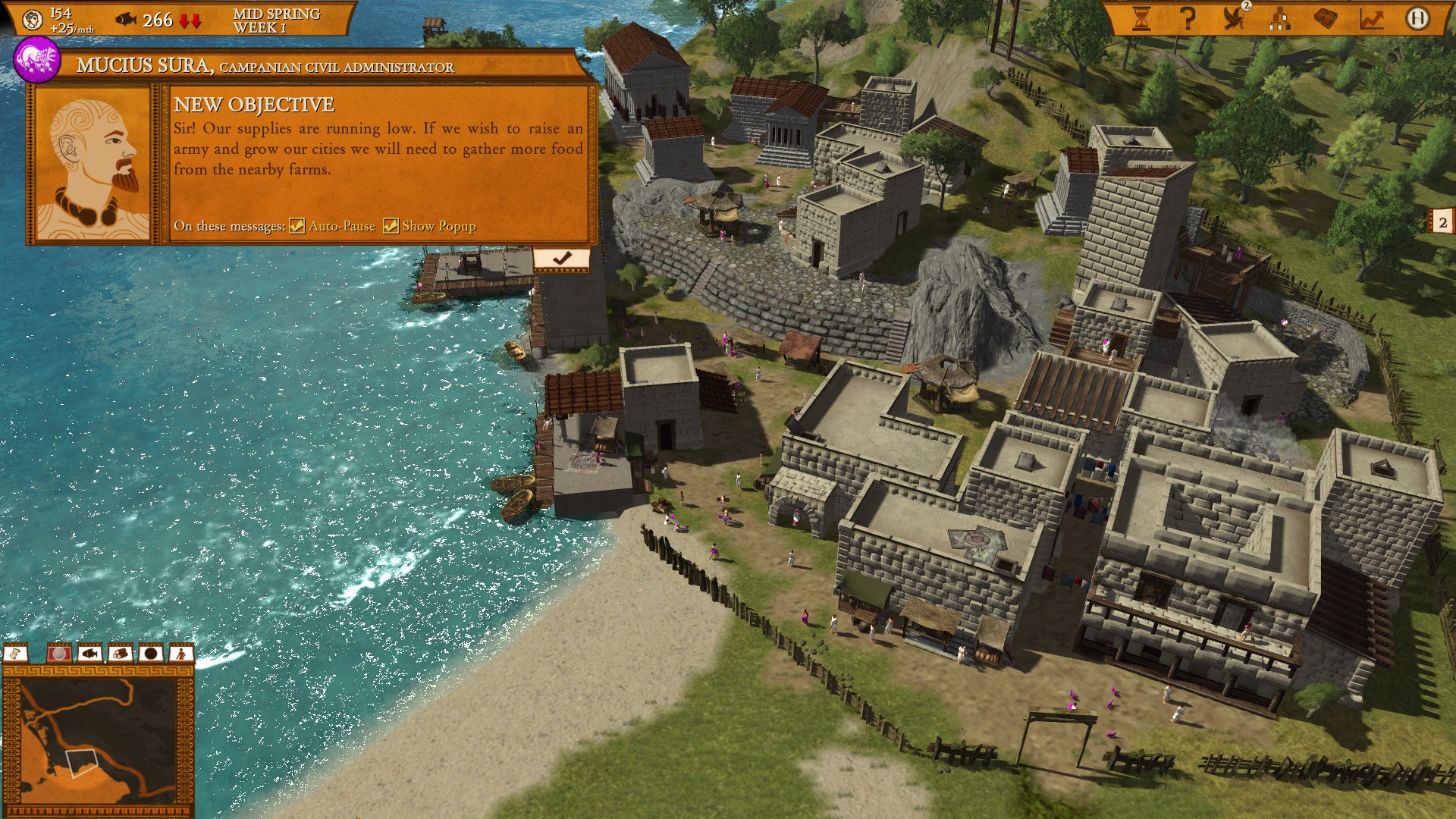Image resolution: width=1456 pixels, height=819 pixels.
Task: Open the numbered 2 notification tab
Action: [x=1442, y=222]
